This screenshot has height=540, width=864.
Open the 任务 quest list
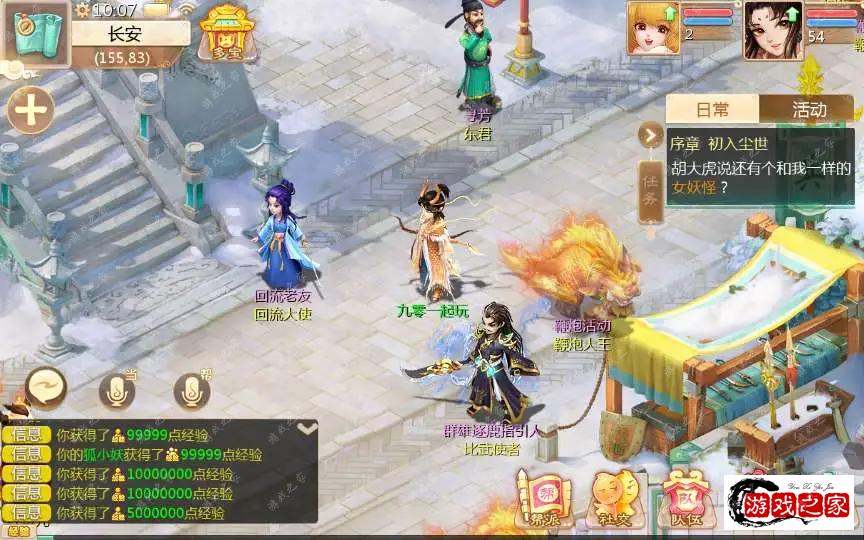[x=650, y=193]
